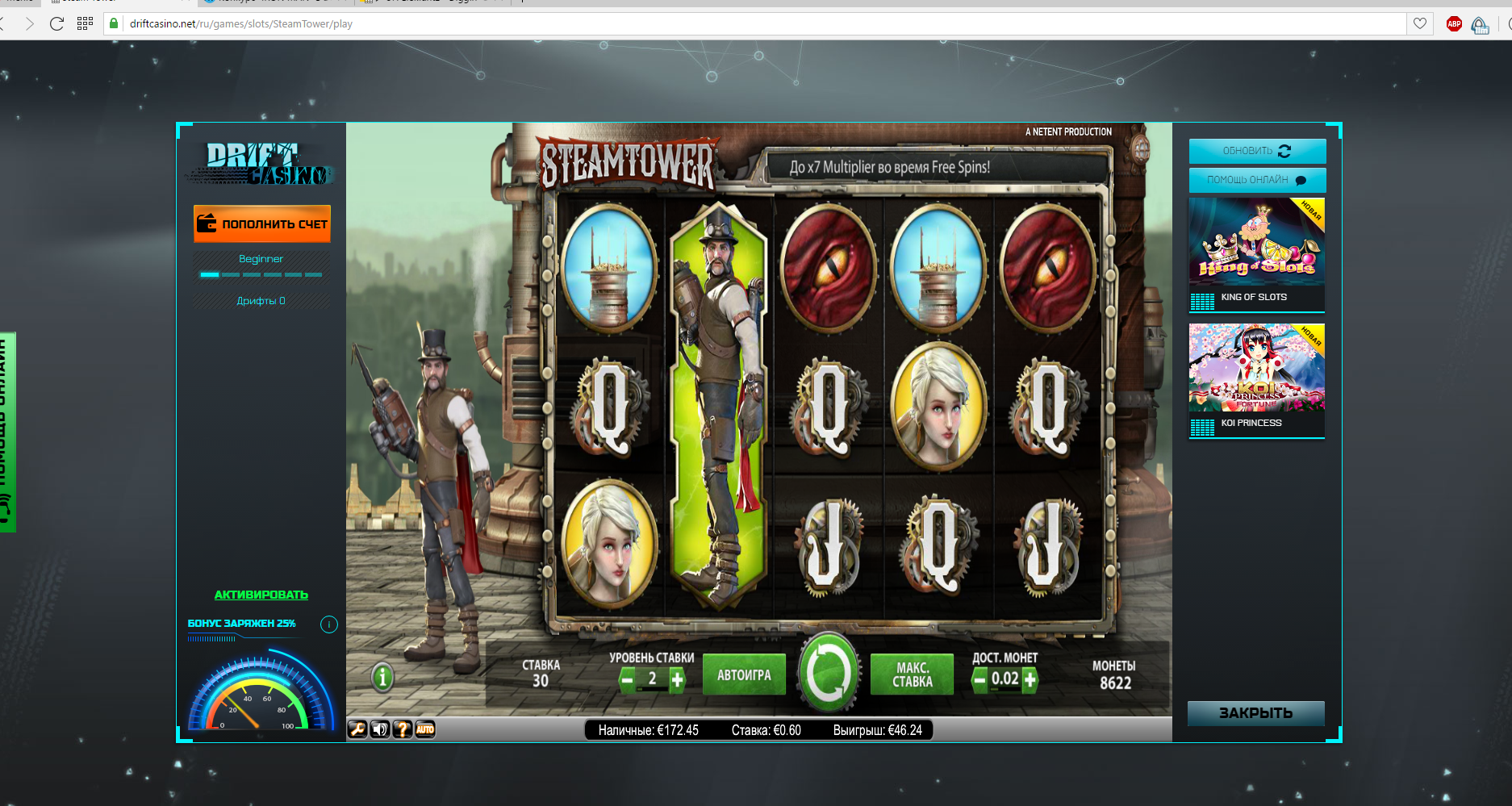This screenshot has width=1512, height=806.
Task: Toggle the sound speaker icon
Action: [379, 729]
